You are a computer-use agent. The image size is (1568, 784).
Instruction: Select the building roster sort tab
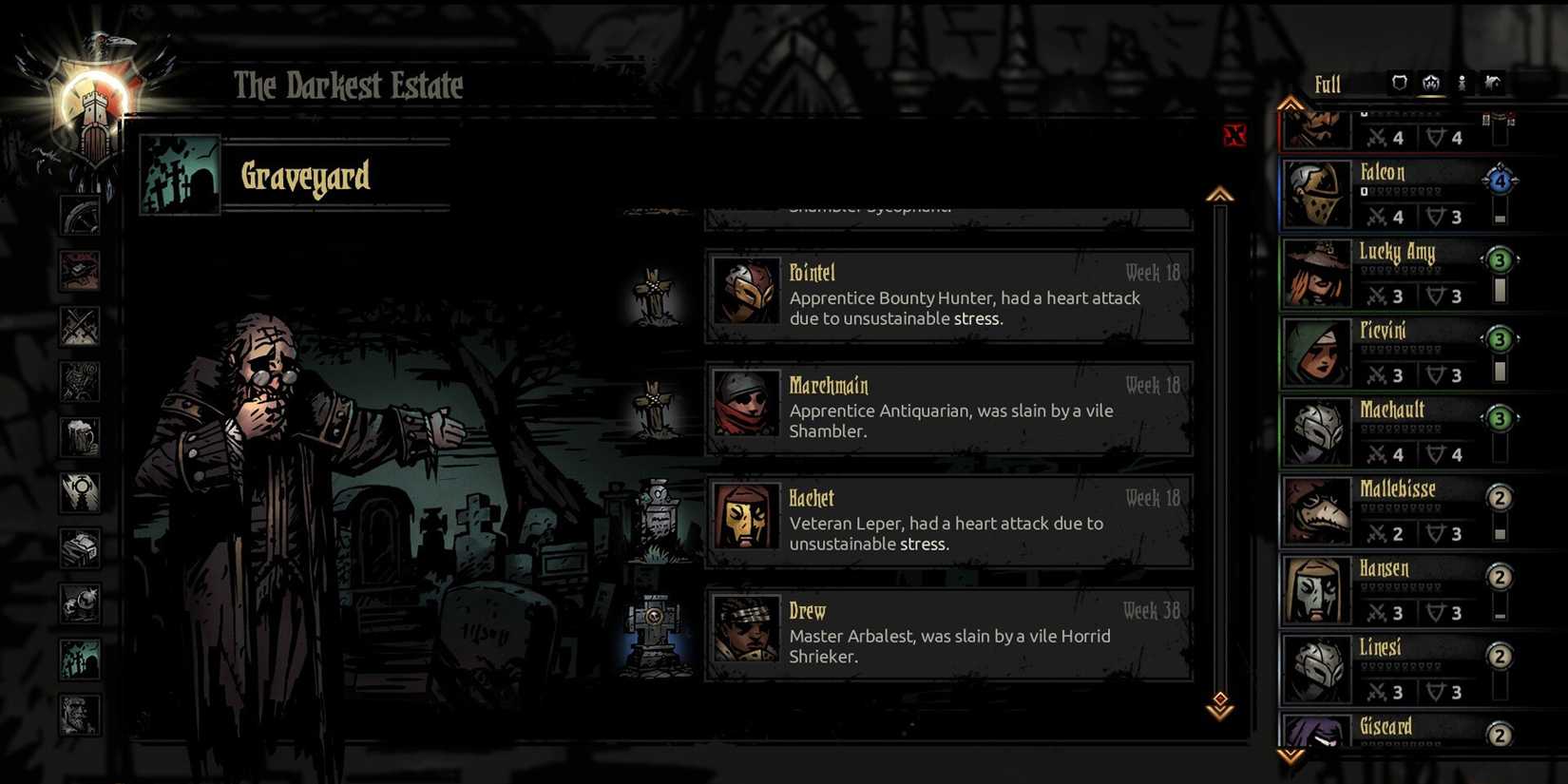tap(1494, 84)
